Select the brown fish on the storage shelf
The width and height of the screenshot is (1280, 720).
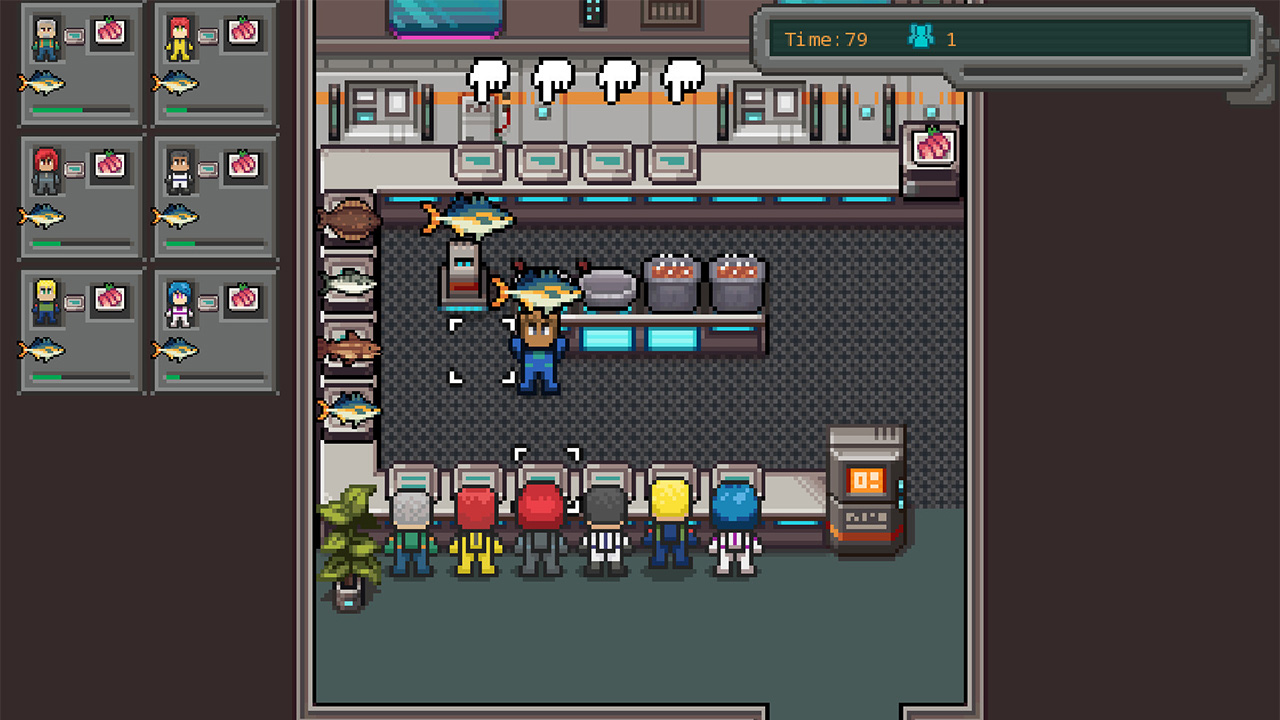click(x=350, y=218)
